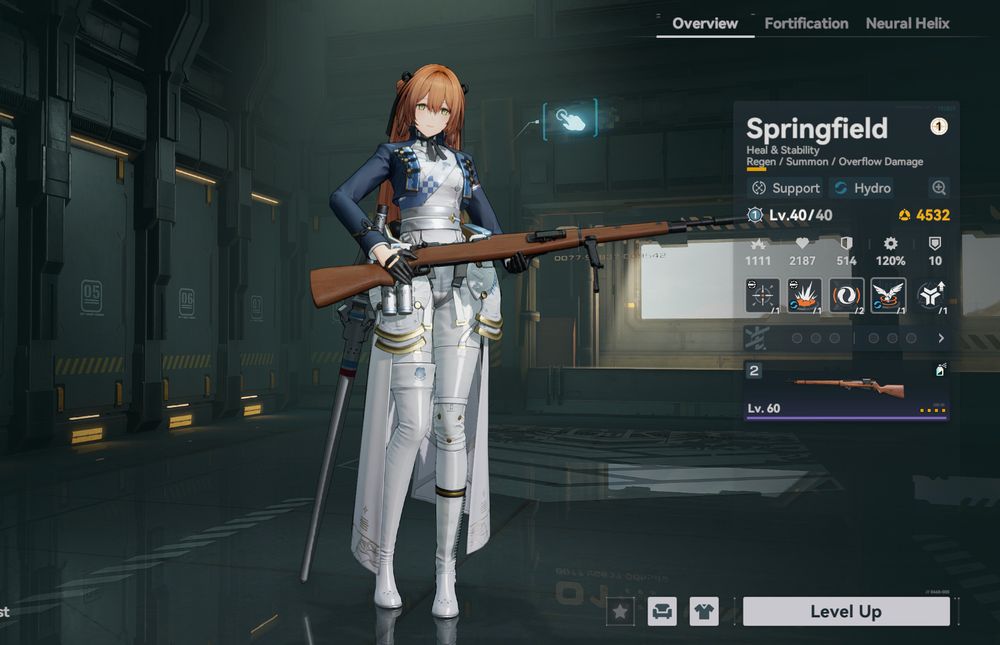
Task: Tap the hand interaction icon near Springfield
Action: pyautogui.click(x=570, y=120)
